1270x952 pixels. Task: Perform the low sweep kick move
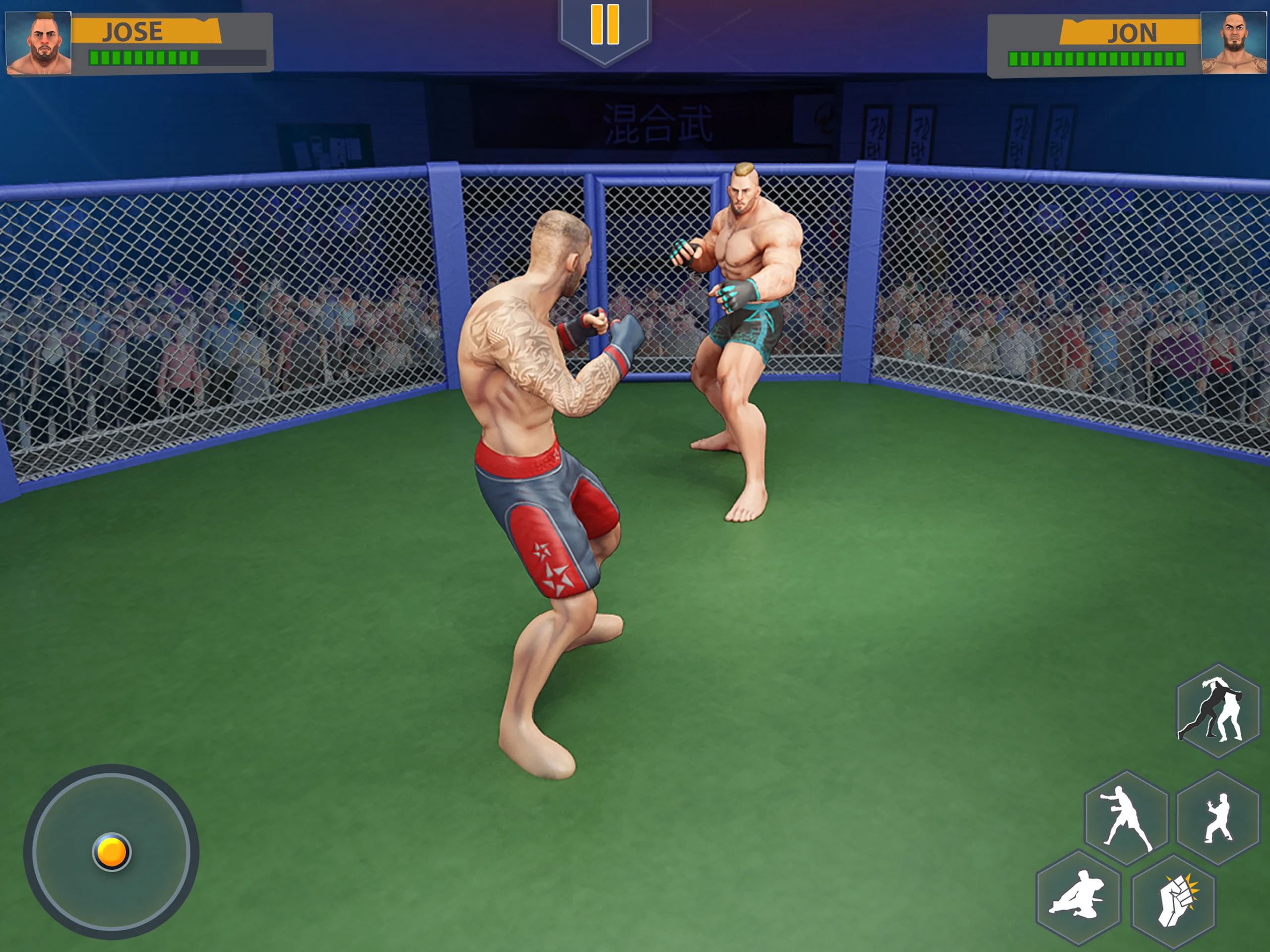point(1078,896)
